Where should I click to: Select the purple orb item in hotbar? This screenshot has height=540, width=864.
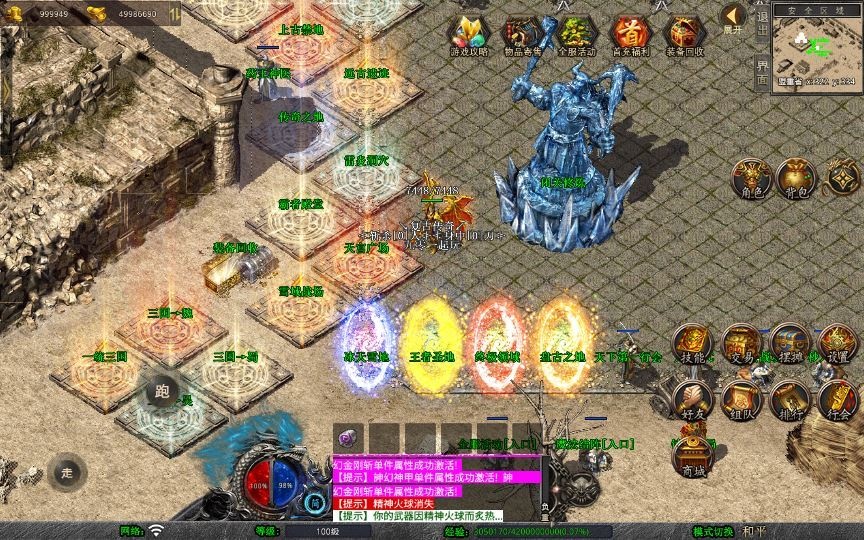[x=349, y=438]
